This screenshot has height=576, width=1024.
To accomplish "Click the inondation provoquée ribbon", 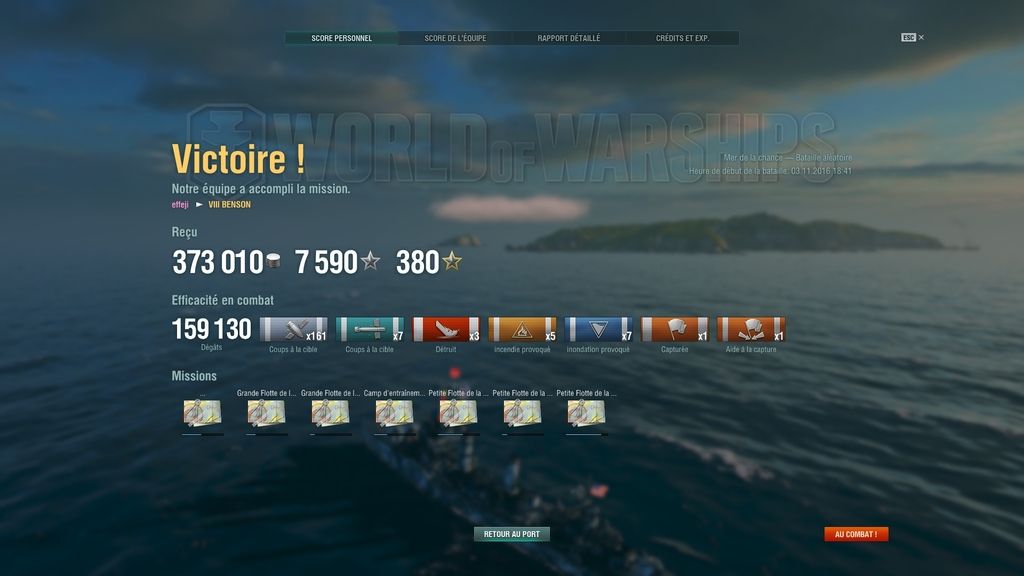I will pyautogui.click(x=598, y=330).
